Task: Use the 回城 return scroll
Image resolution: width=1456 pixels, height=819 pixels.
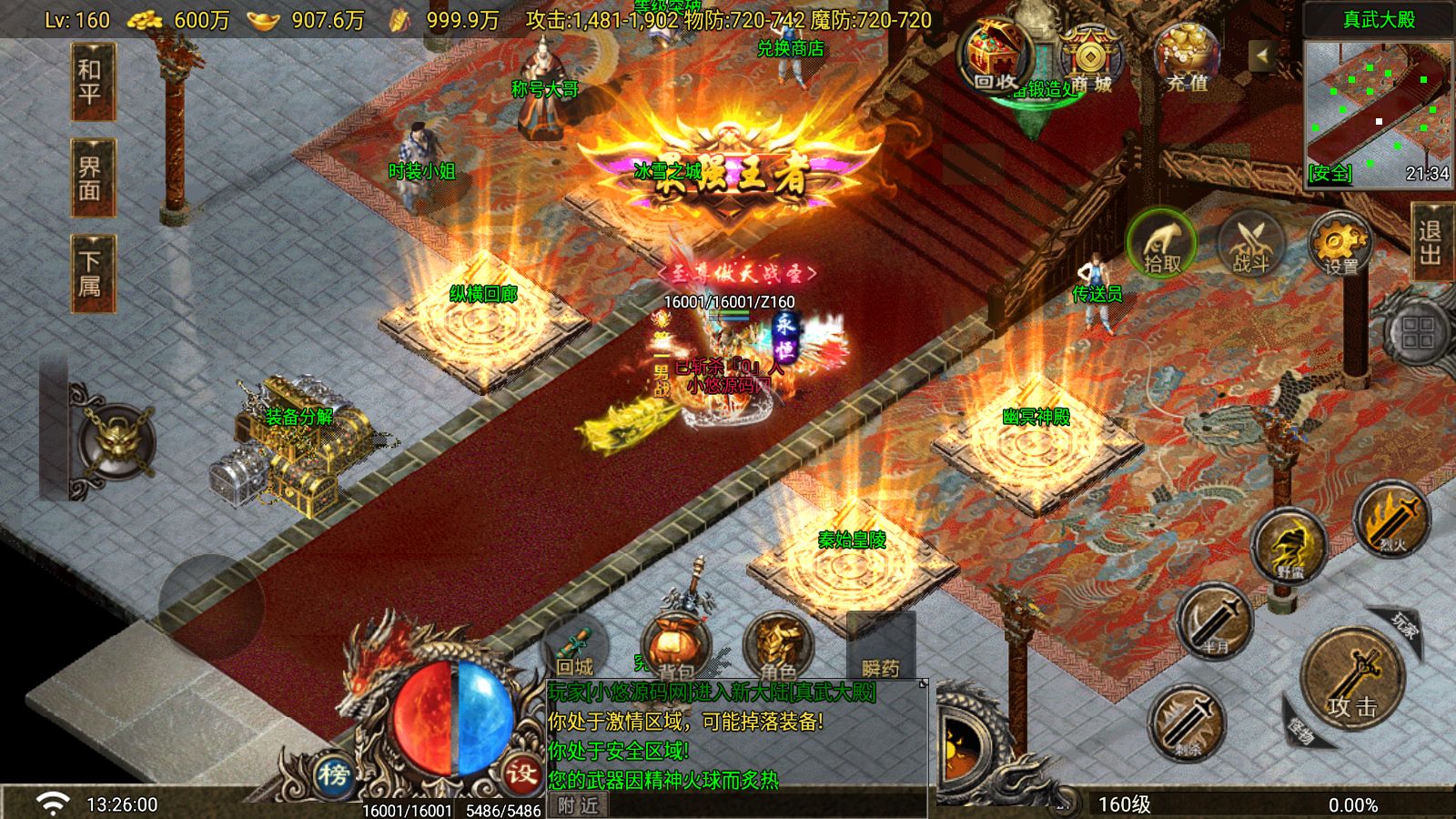Action: (575, 649)
